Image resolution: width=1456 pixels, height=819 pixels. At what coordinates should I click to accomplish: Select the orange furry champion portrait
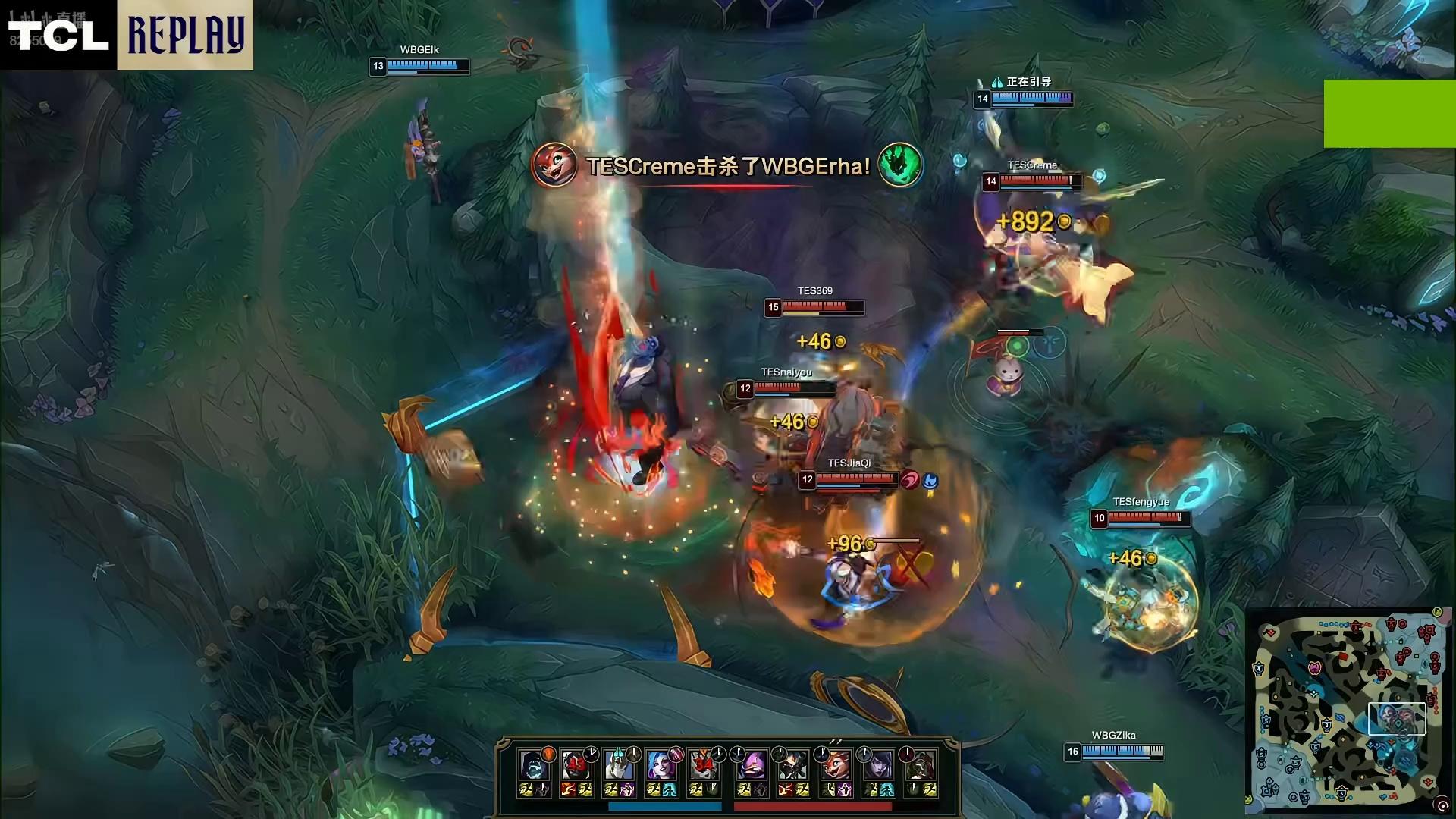point(835,766)
